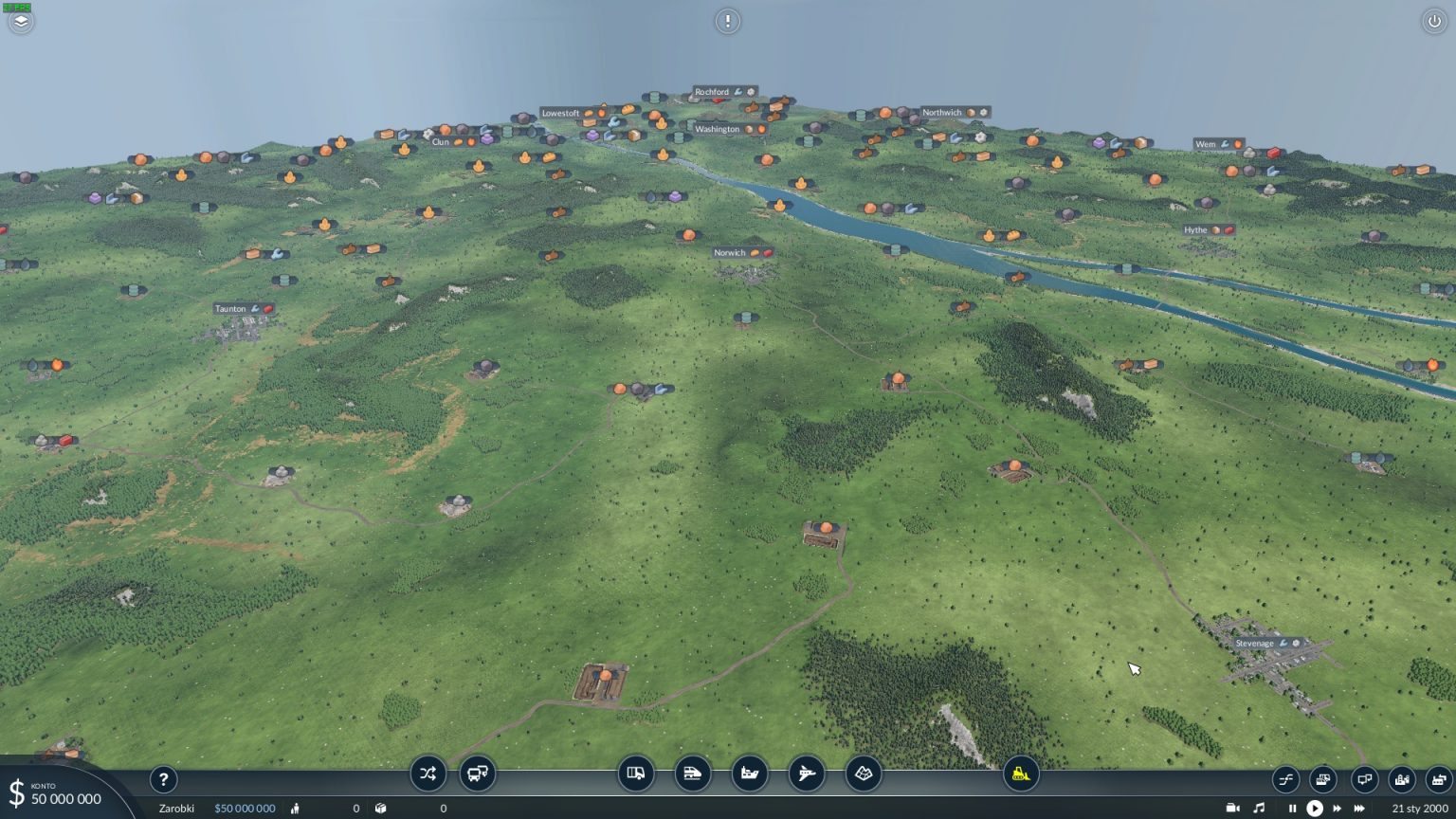
Task: Open the terrain landscaping tool
Action: click(x=864, y=773)
